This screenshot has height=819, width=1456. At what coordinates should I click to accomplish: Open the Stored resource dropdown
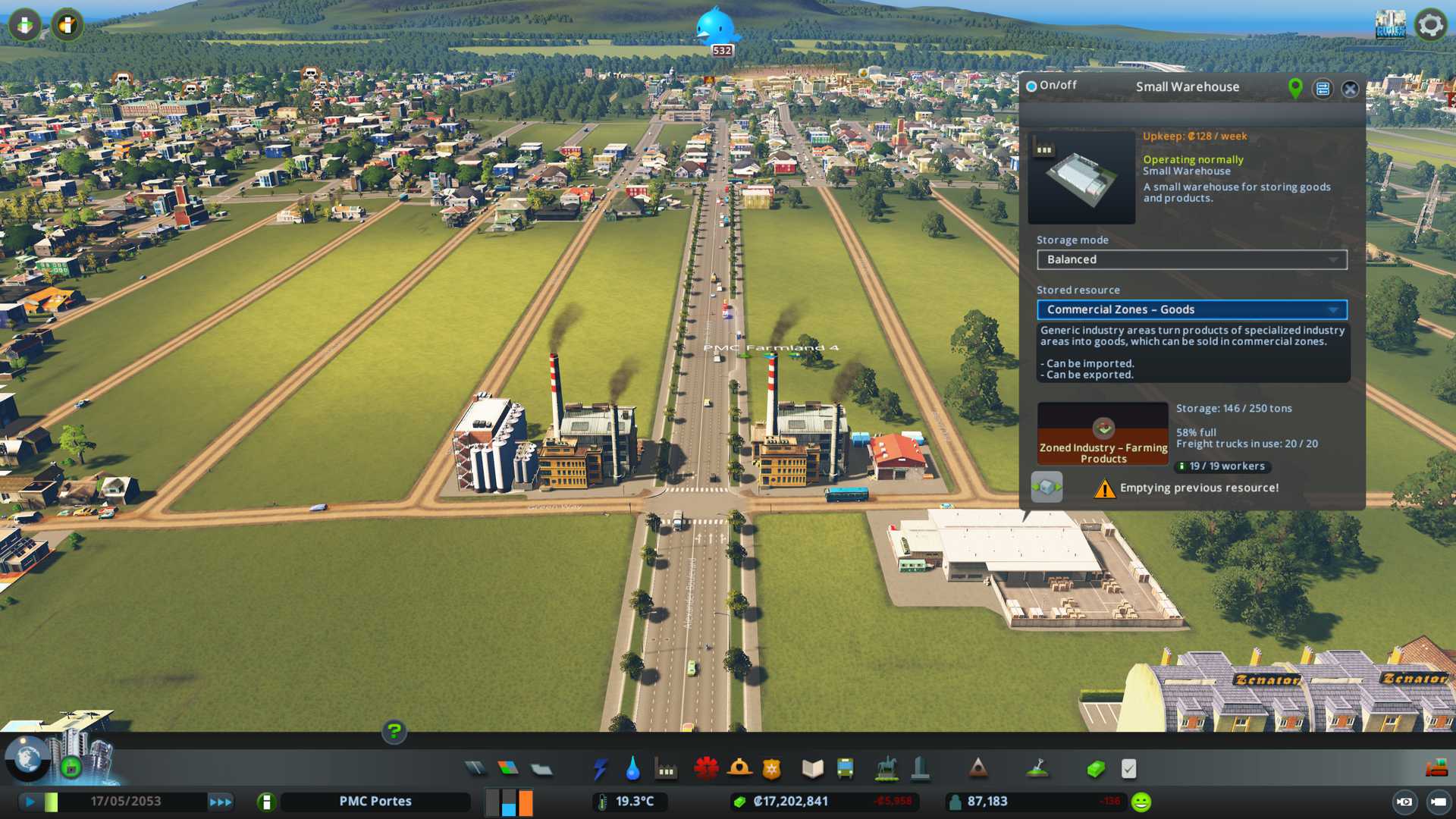coord(1191,309)
